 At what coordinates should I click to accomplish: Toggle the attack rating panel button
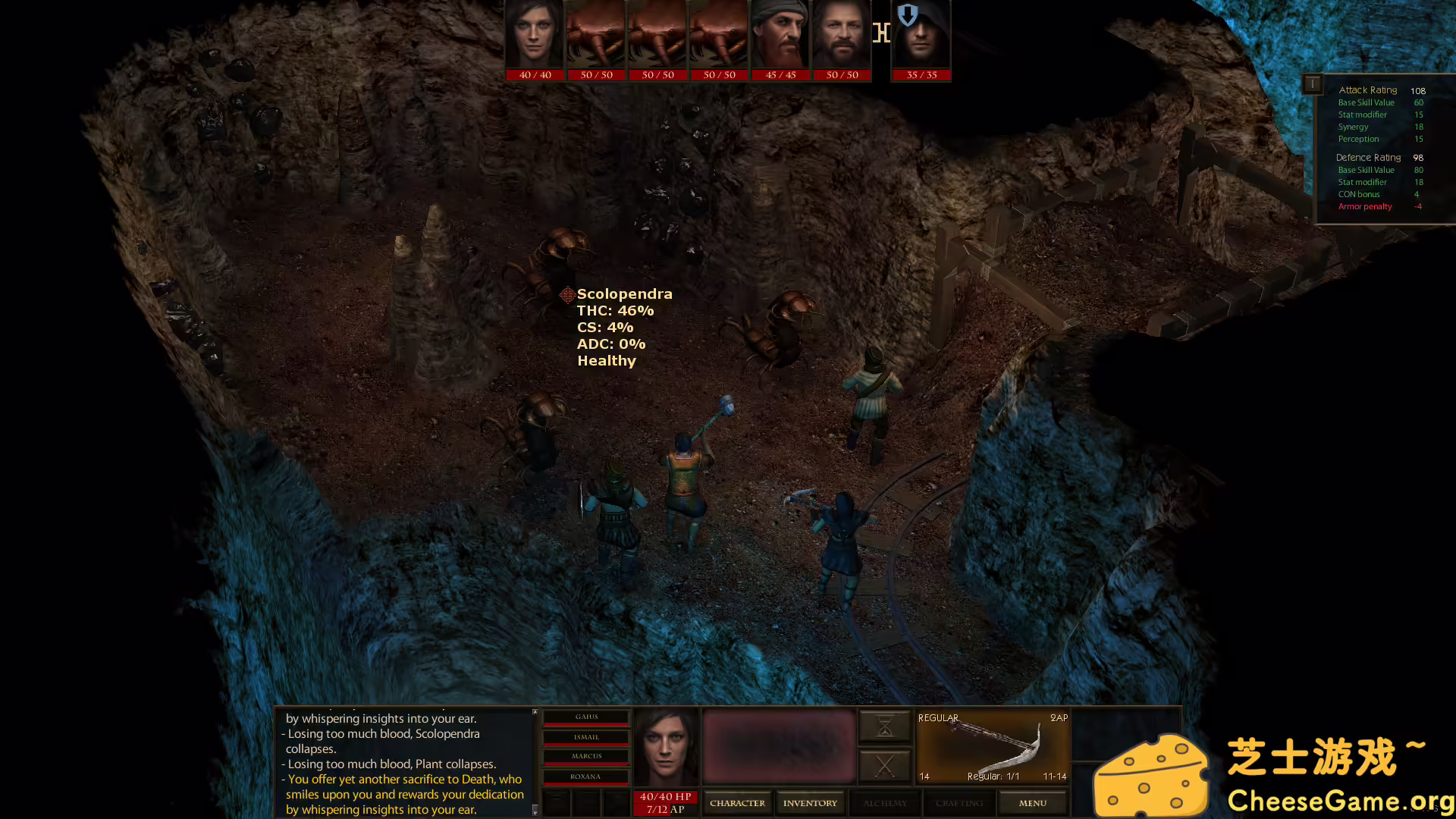(1312, 83)
